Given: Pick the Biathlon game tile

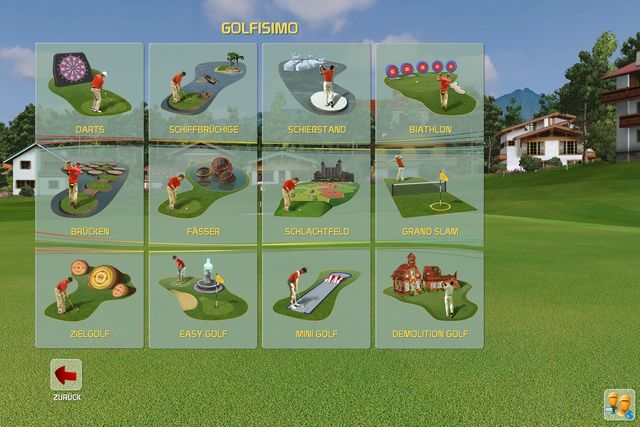Looking at the screenshot, I should (x=429, y=91).
